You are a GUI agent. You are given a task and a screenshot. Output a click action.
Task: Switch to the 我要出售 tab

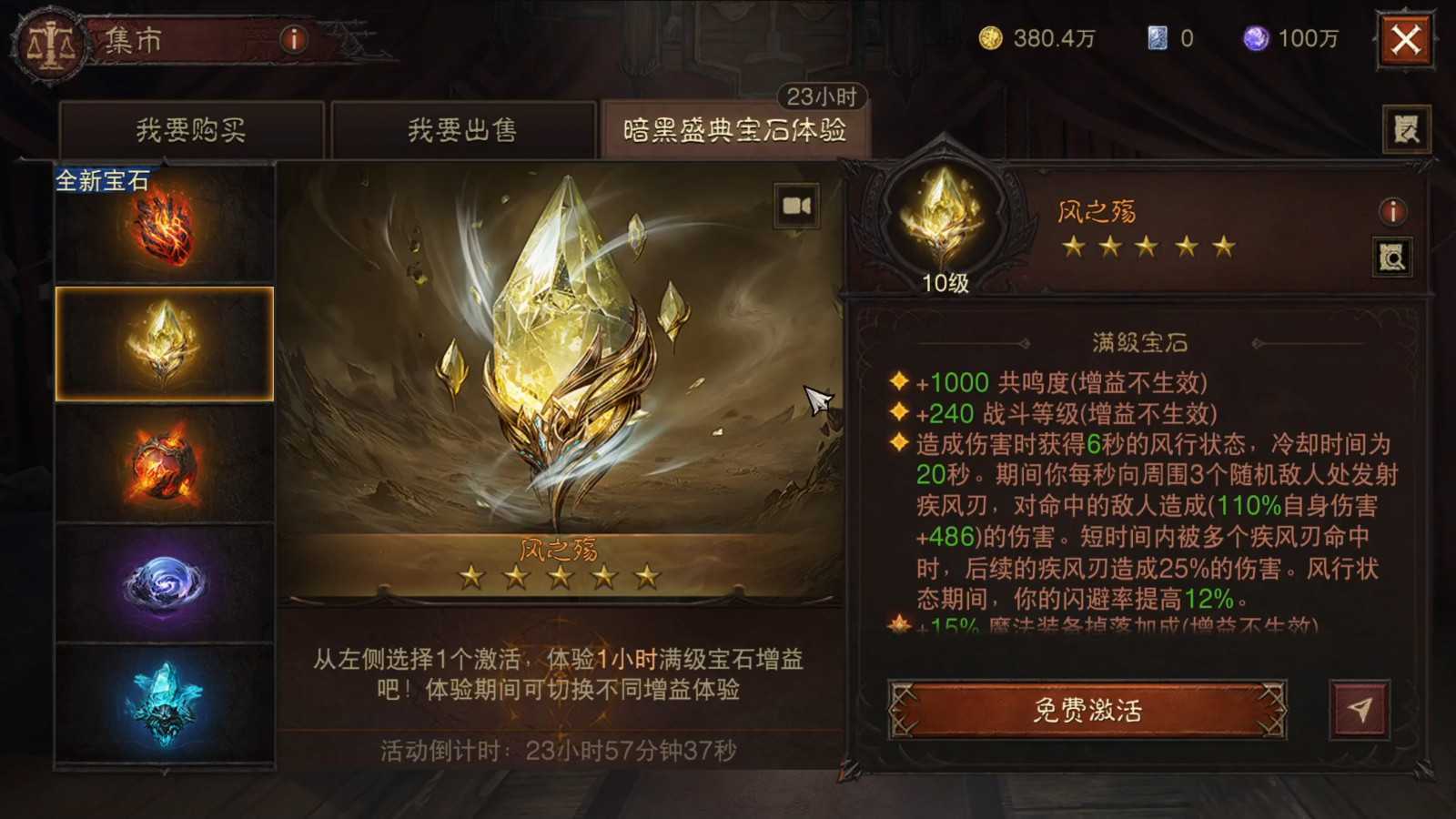pyautogui.click(x=464, y=129)
